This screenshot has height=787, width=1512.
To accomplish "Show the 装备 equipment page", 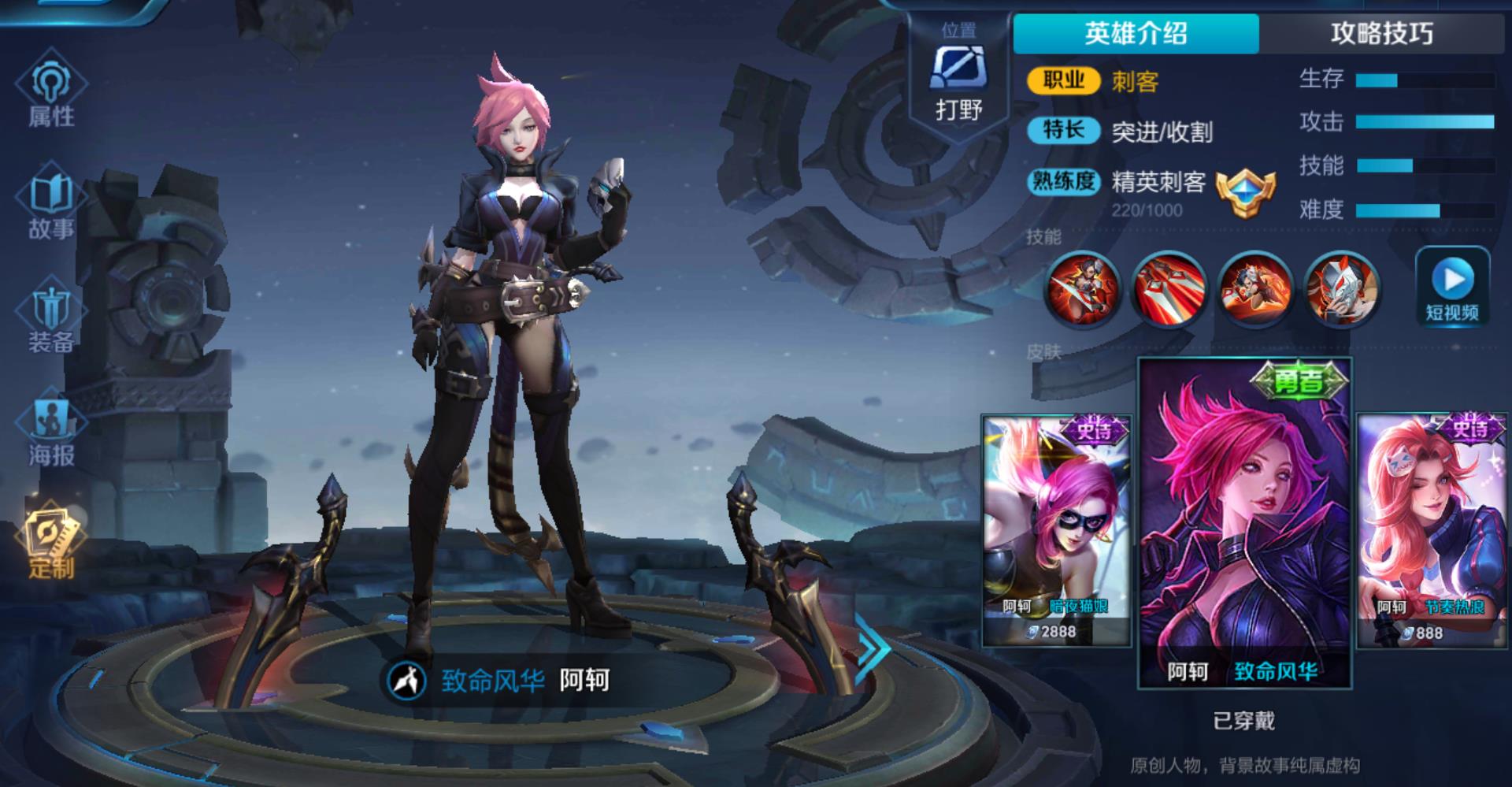I will [51, 319].
